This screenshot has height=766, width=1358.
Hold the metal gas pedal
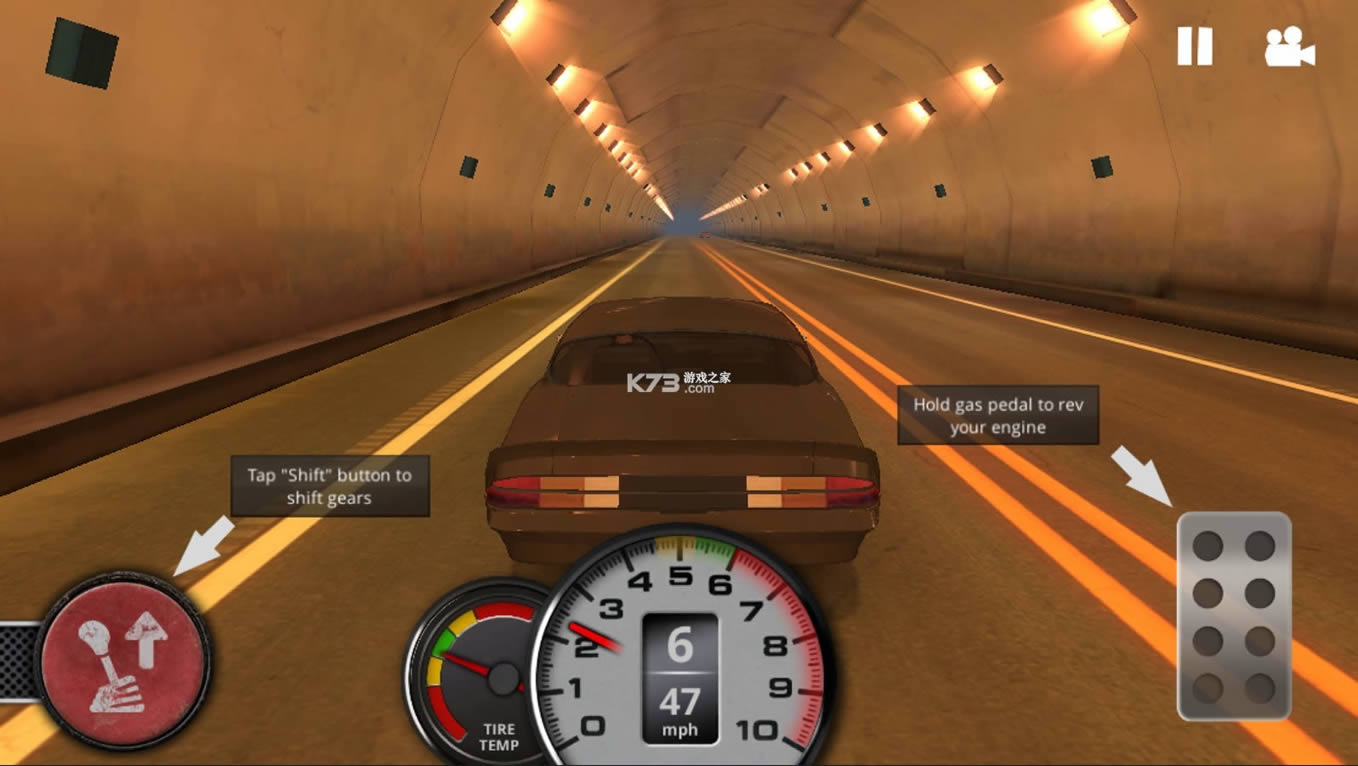1234,615
